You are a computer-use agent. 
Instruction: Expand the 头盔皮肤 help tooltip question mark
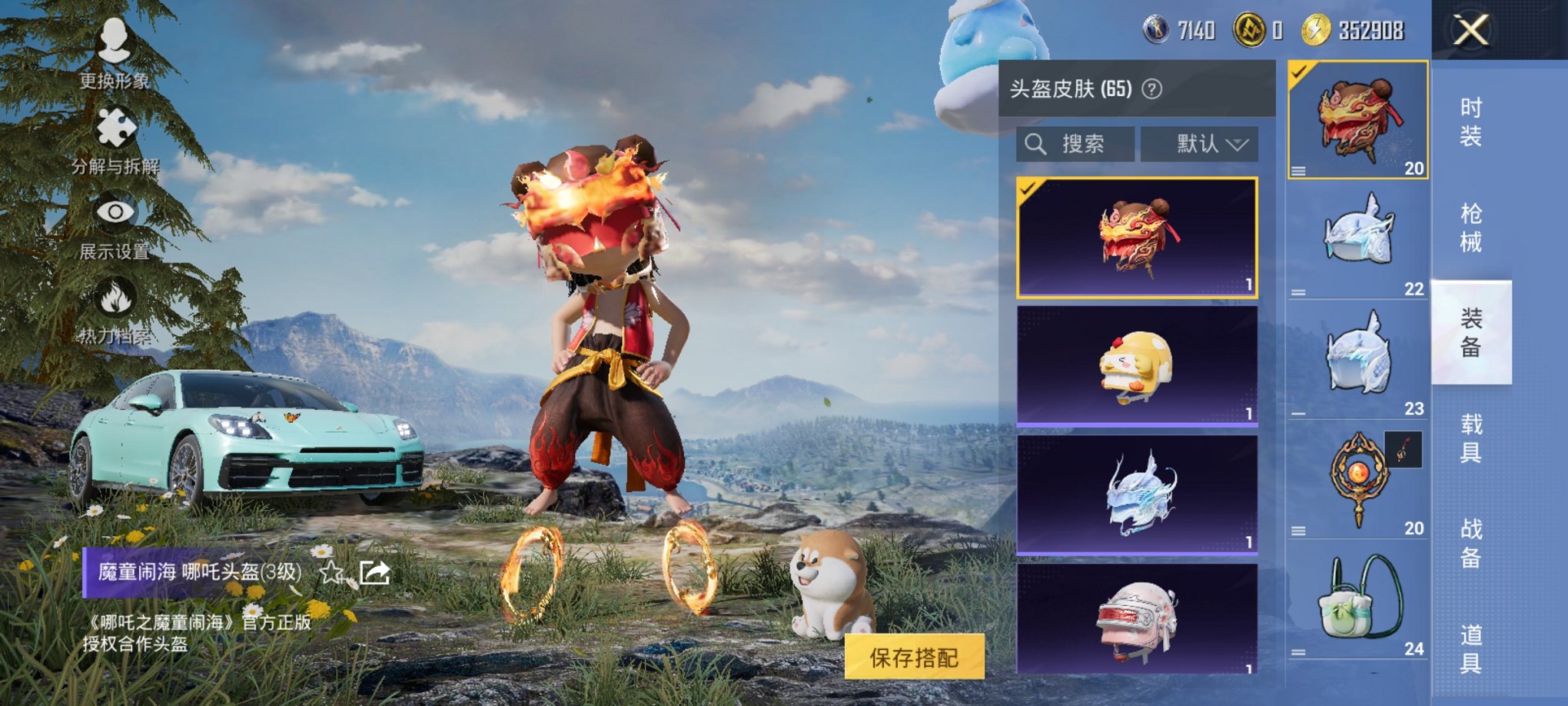[x=1151, y=90]
